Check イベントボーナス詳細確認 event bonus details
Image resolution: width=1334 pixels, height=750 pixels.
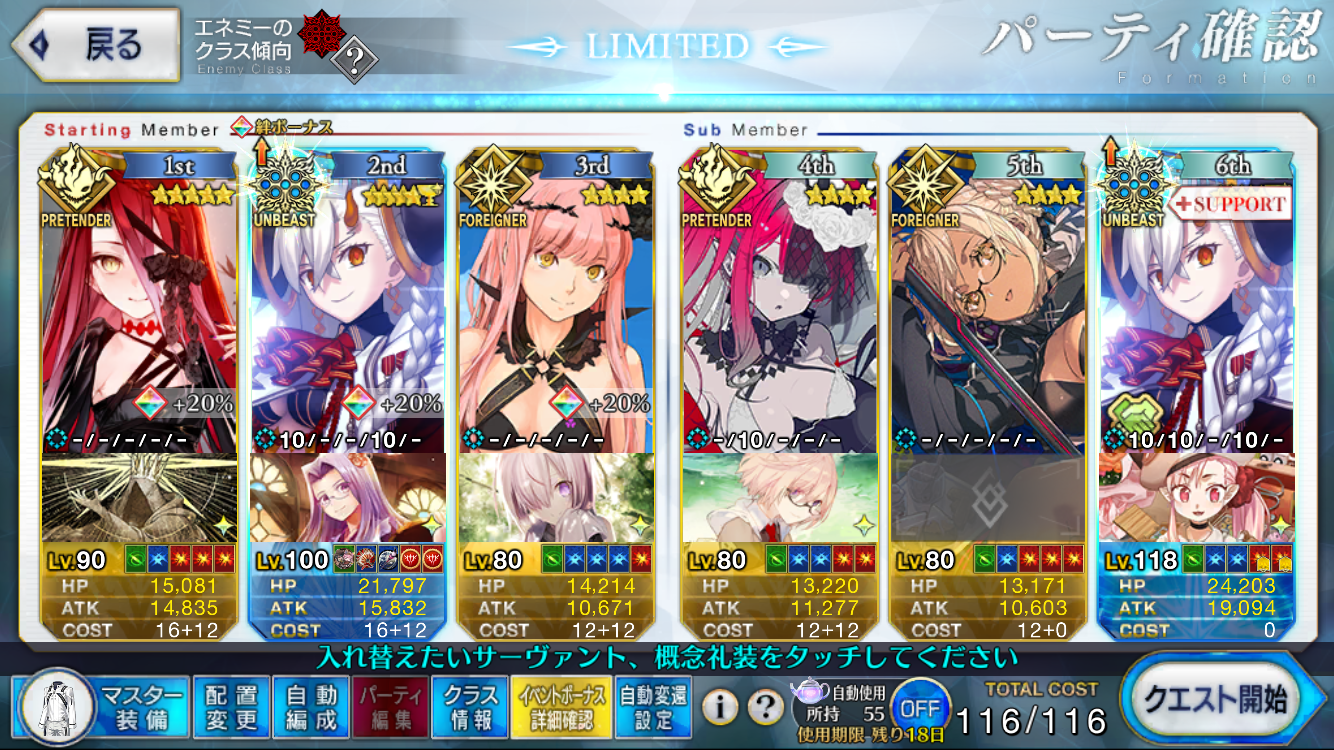point(559,707)
